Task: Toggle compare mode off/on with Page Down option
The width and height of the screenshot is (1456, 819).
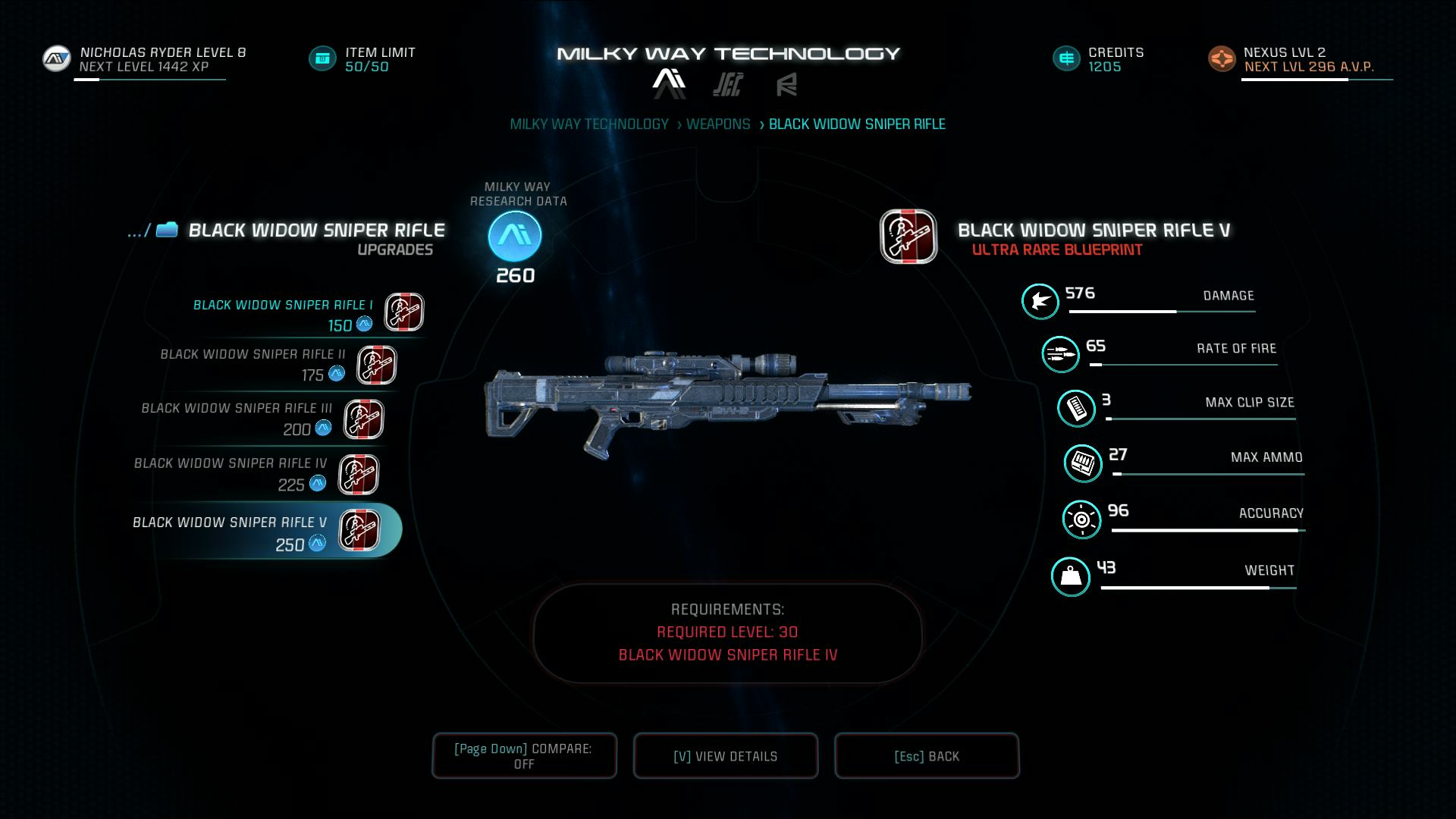Action: click(x=524, y=755)
